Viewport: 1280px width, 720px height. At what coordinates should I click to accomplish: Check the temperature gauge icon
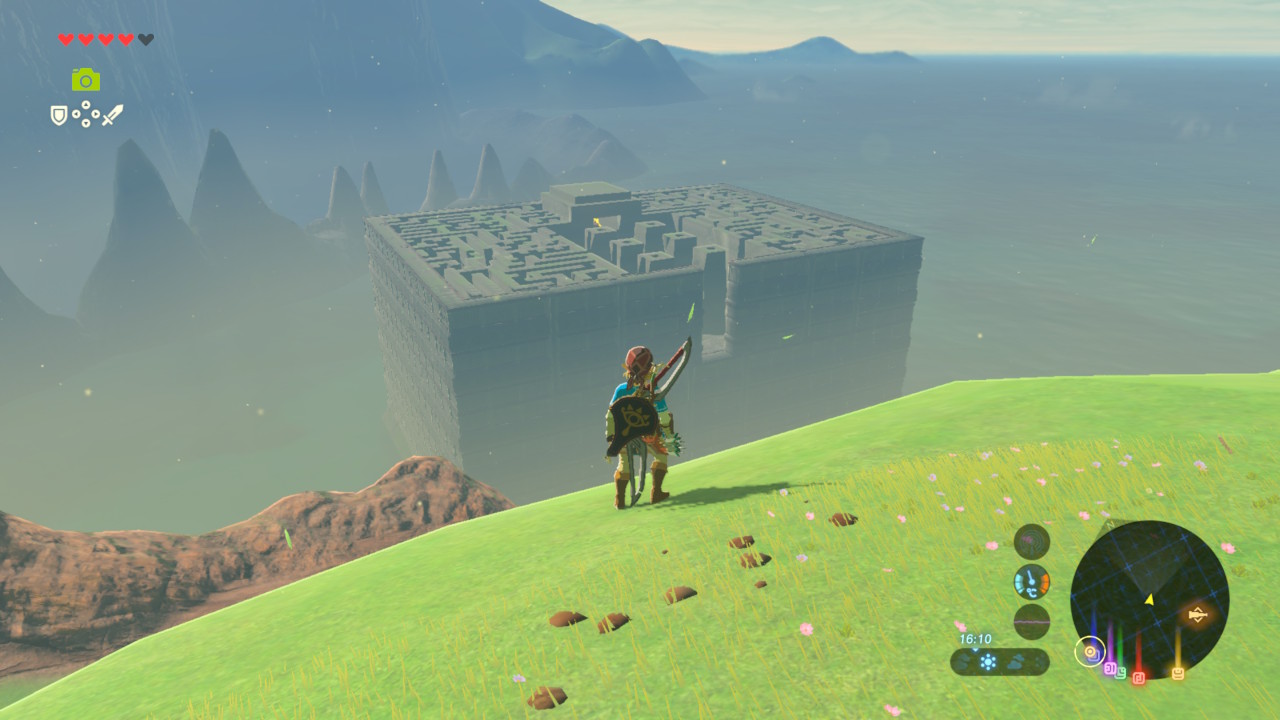coord(1032,581)
